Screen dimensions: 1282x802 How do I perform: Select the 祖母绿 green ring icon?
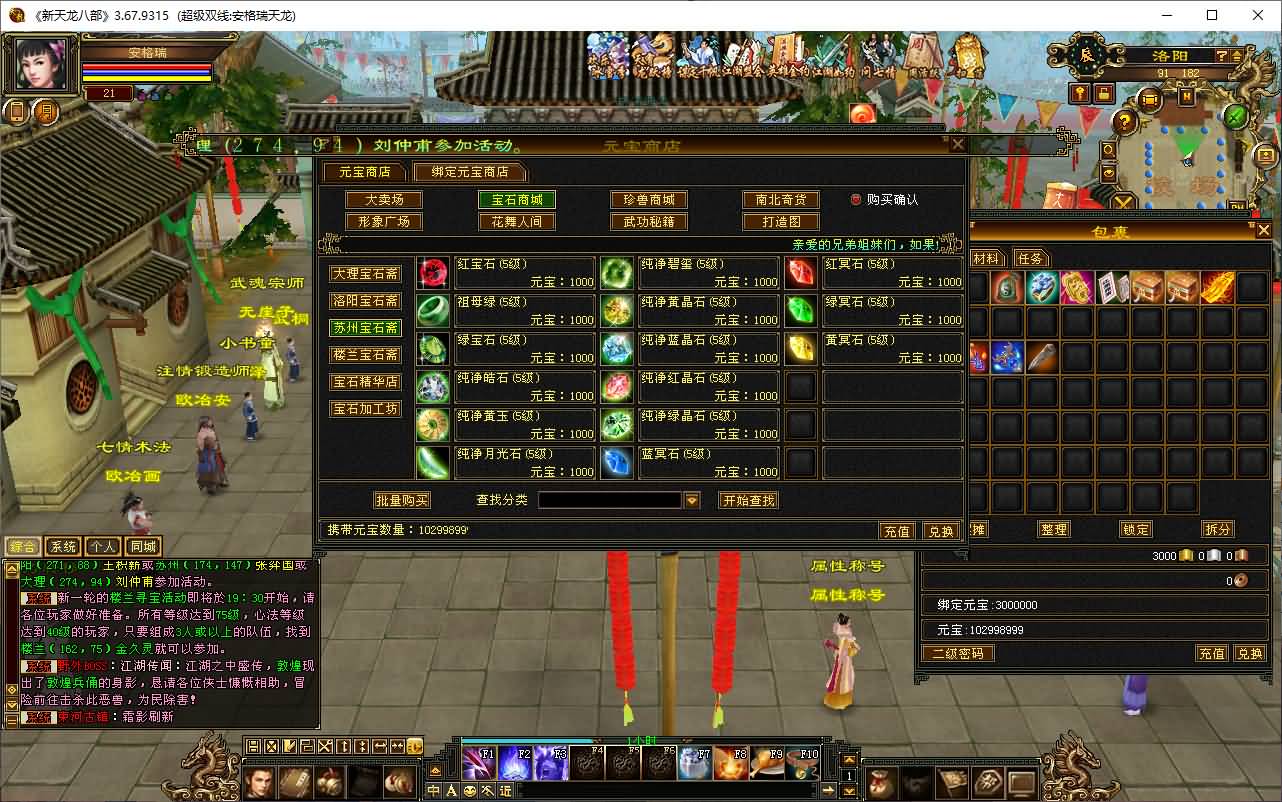pos(432,308)
